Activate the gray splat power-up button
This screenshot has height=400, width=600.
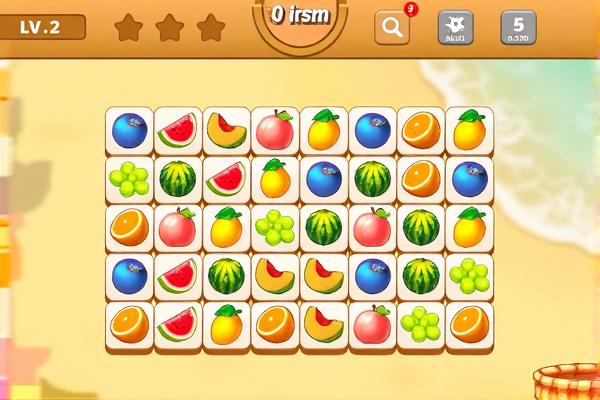point(455,27)
